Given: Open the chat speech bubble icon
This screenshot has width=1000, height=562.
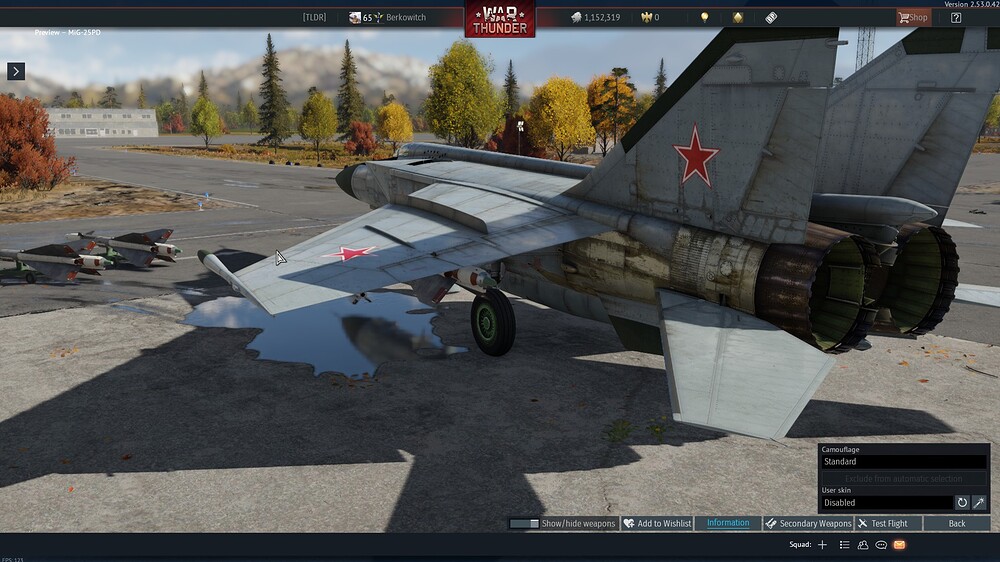Looking at the screenshot, I should (881, 545).
